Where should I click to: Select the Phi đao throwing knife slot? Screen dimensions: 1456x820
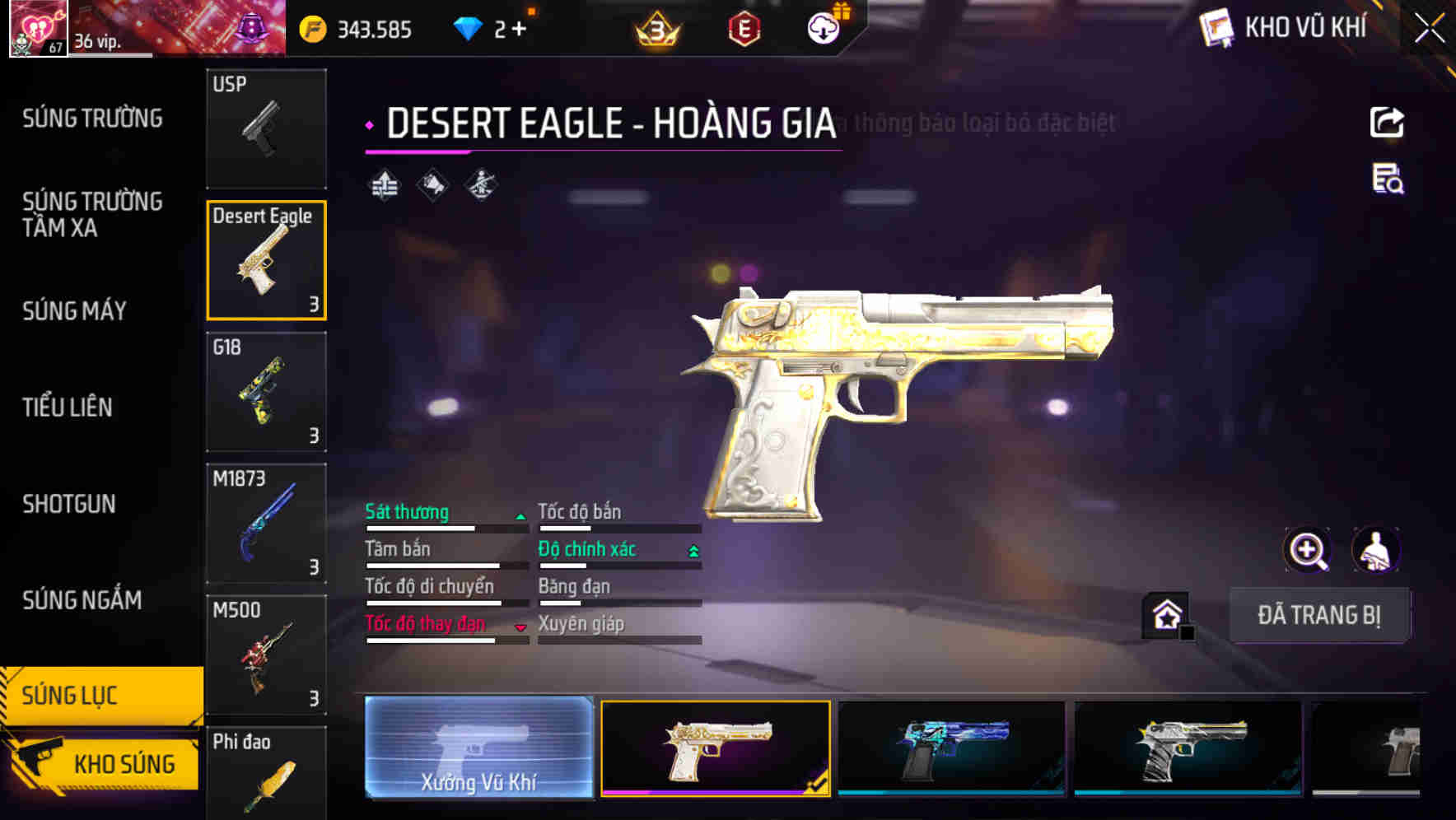pos(266,774)
